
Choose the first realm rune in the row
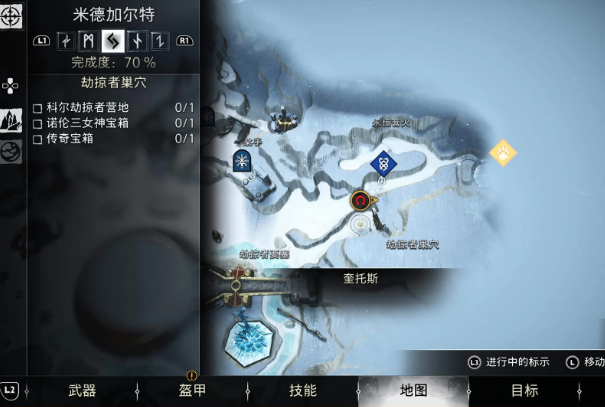[x=66, y=41]
